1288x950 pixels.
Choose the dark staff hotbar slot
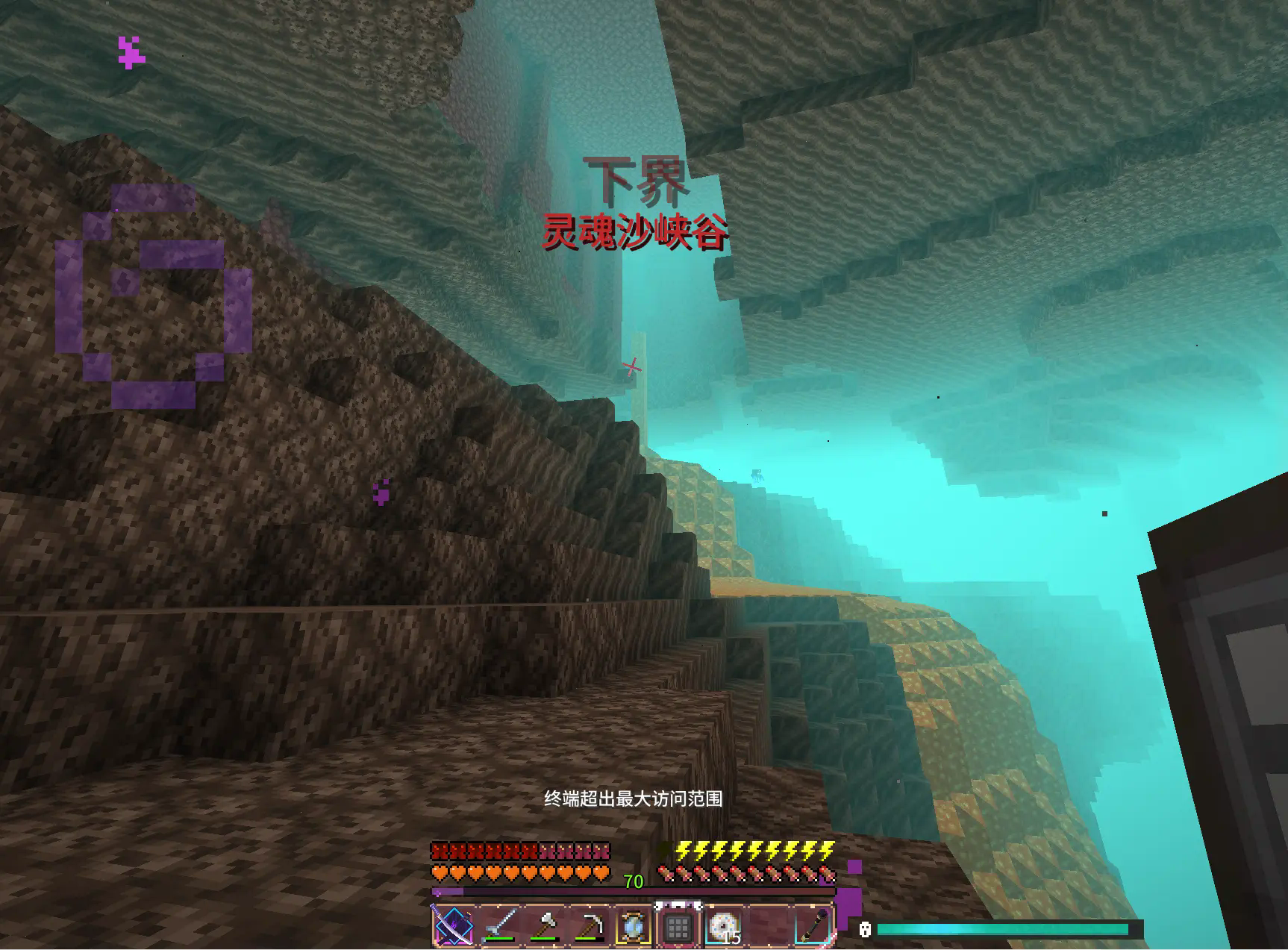click(813, 926)
